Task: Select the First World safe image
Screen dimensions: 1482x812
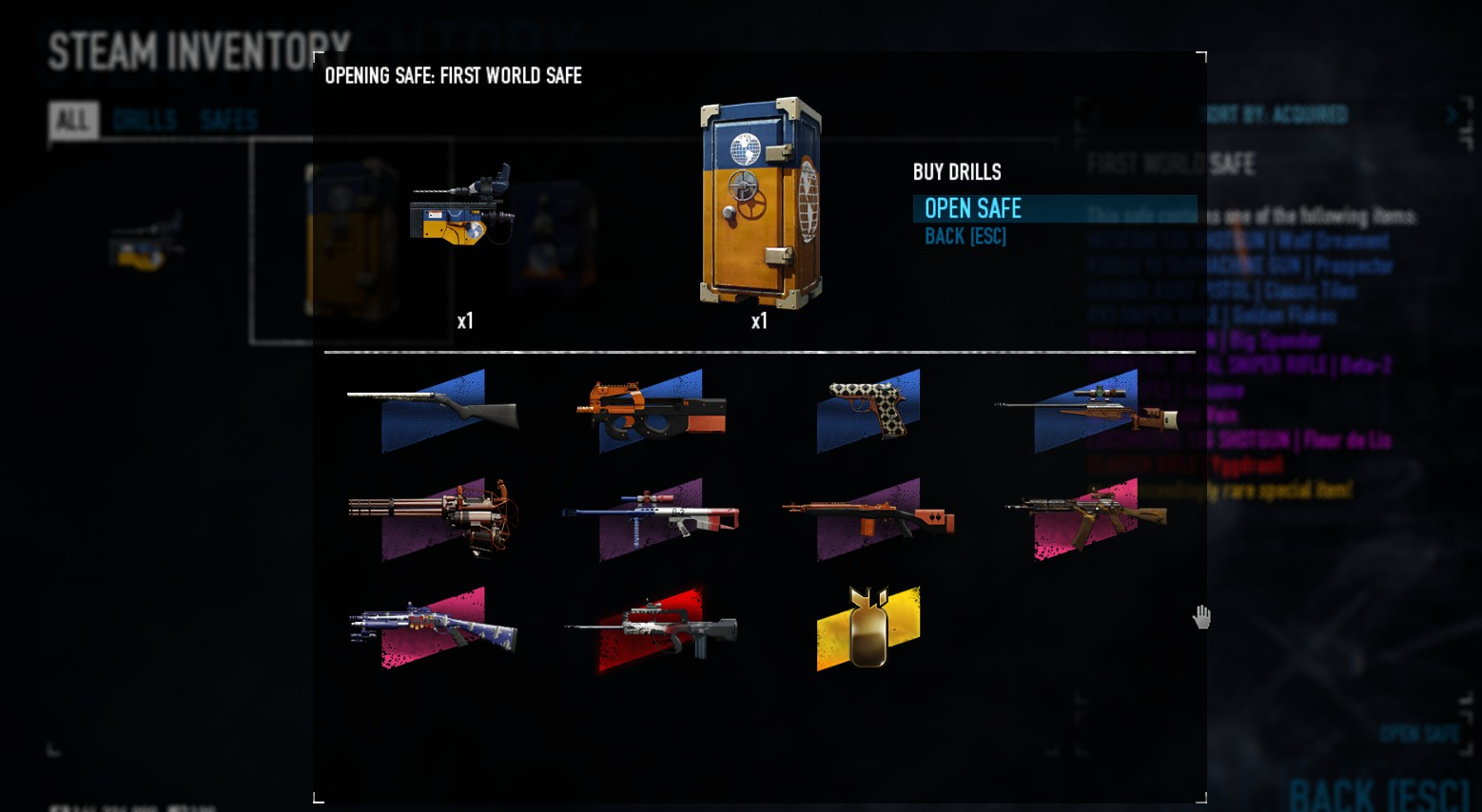Action: pos(761,203)
